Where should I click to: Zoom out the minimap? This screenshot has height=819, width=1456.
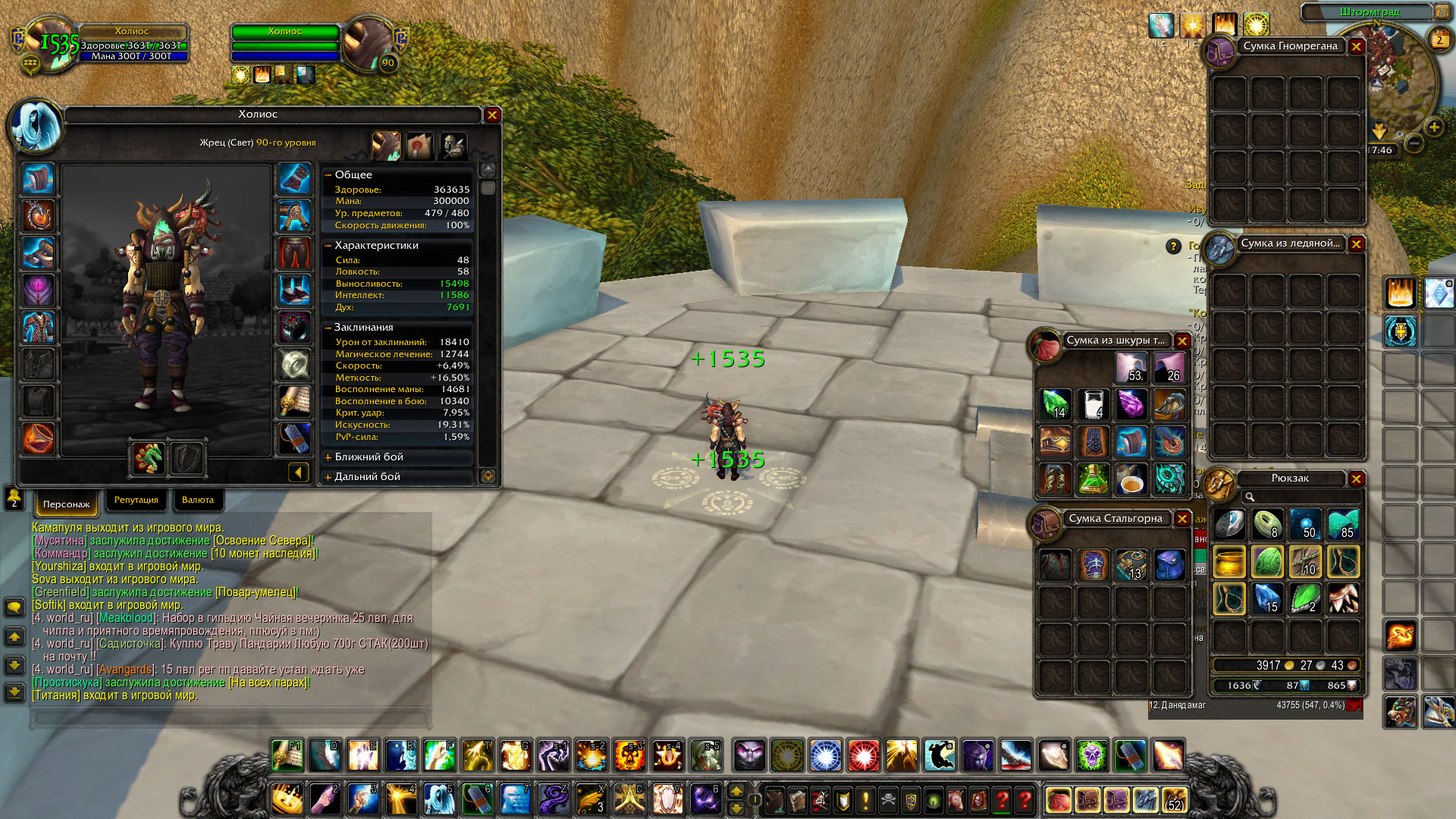1414,143
